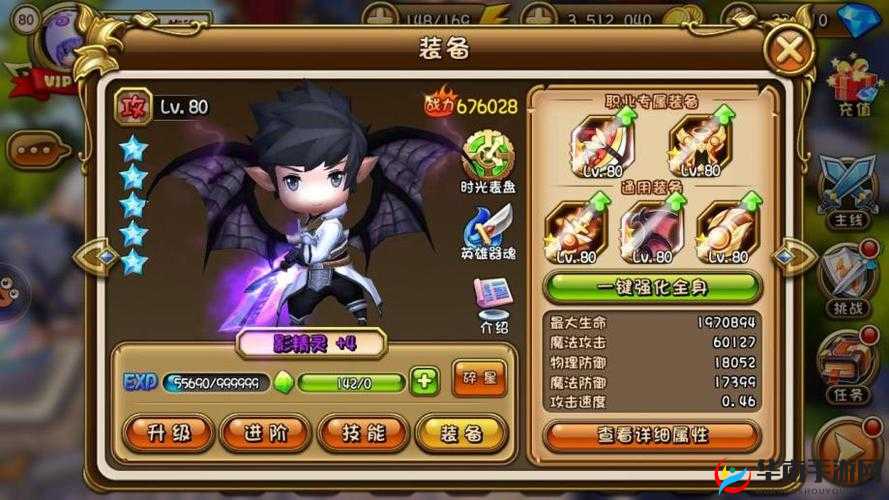Go to previous hero with left arrow

point(96,257)
